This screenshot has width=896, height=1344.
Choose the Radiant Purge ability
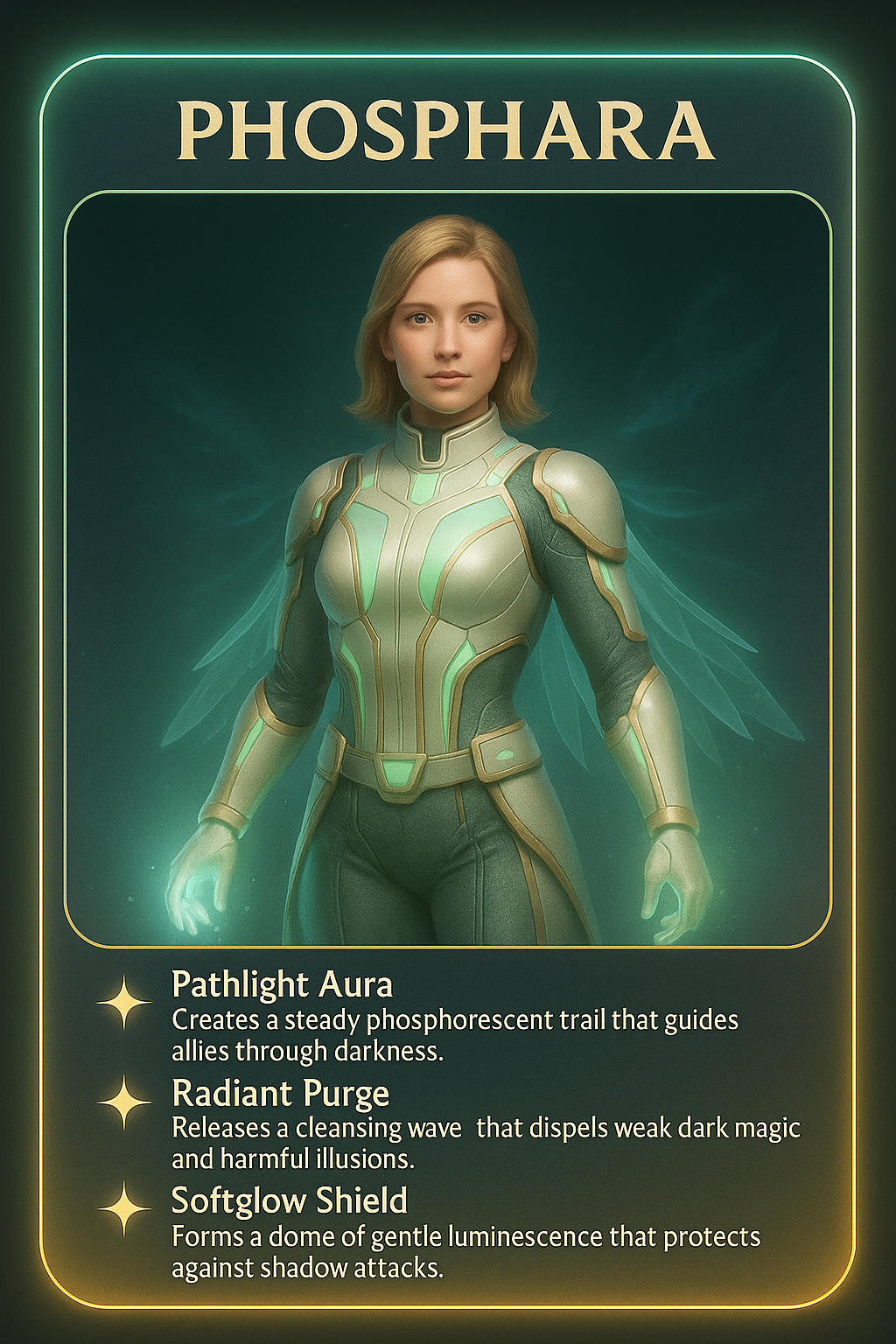click(x=280, y=1094)
